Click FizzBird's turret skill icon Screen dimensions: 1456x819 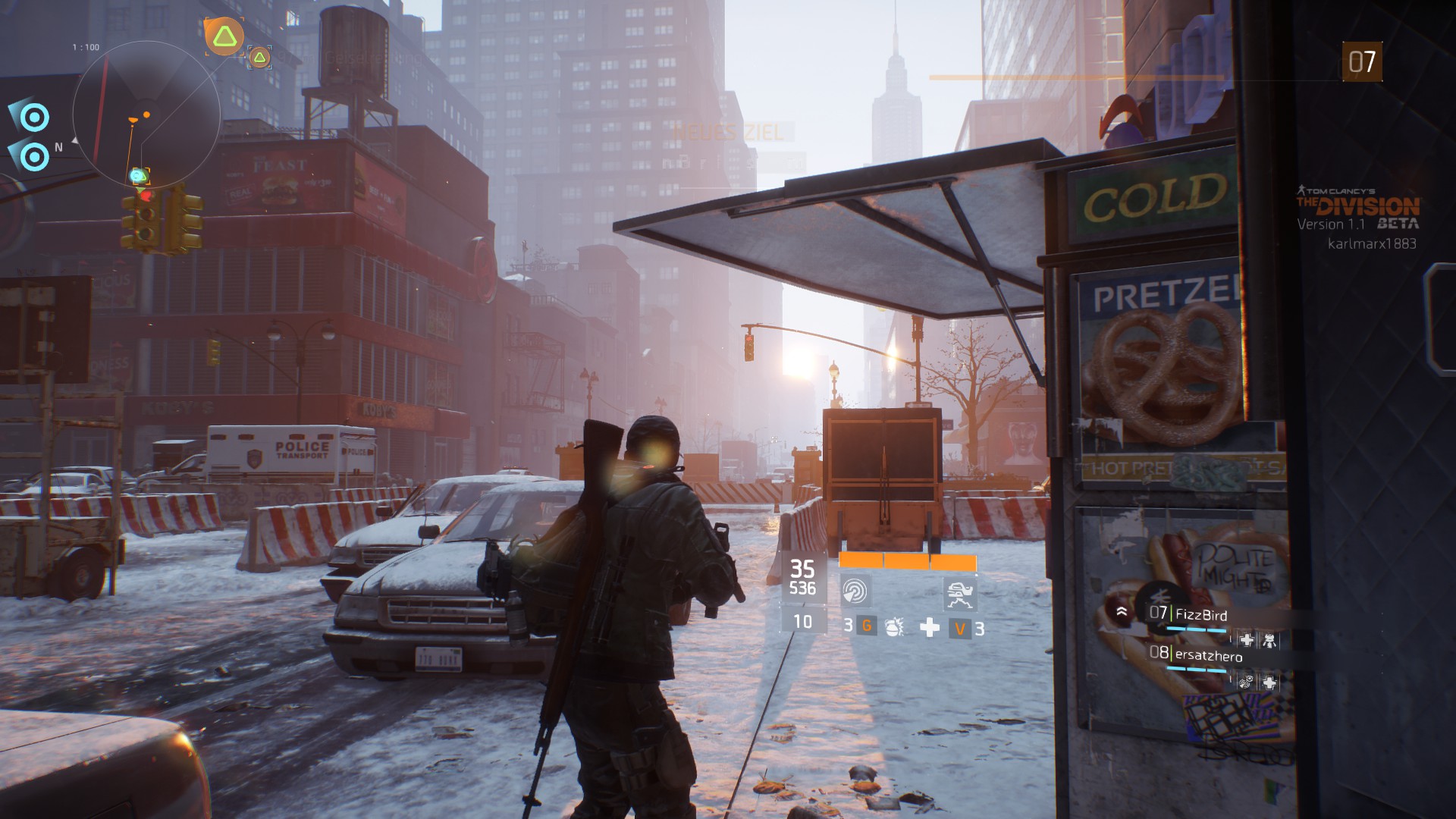[x=1269, y=641]
